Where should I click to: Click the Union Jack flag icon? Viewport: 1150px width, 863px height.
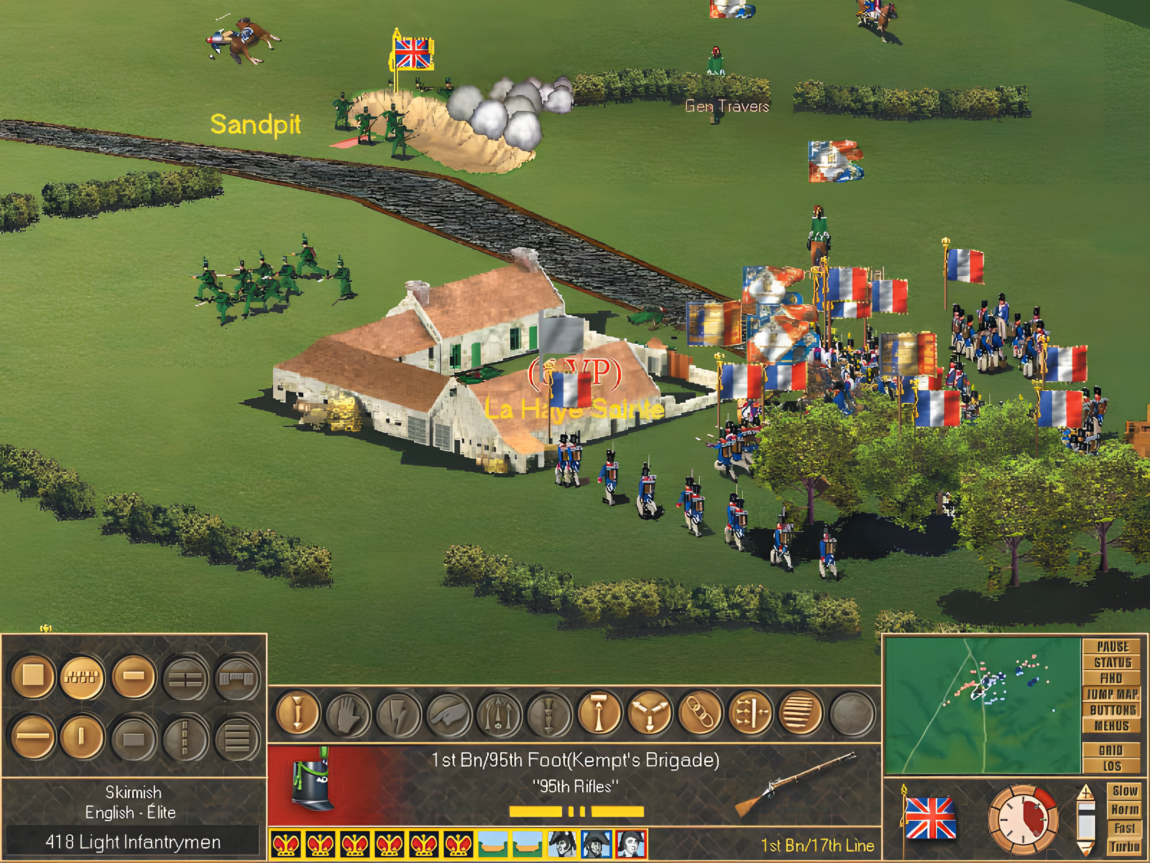[x=930, y=819]
